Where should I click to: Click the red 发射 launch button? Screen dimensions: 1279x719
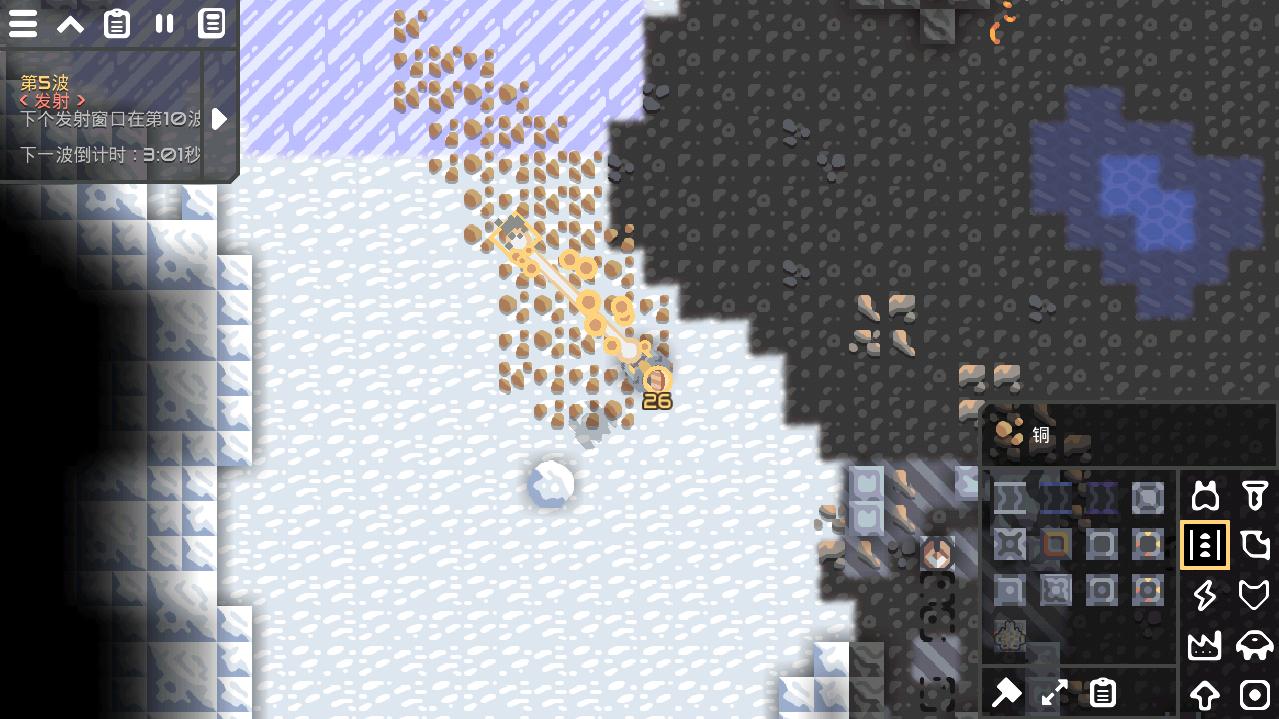coord(53,101)
